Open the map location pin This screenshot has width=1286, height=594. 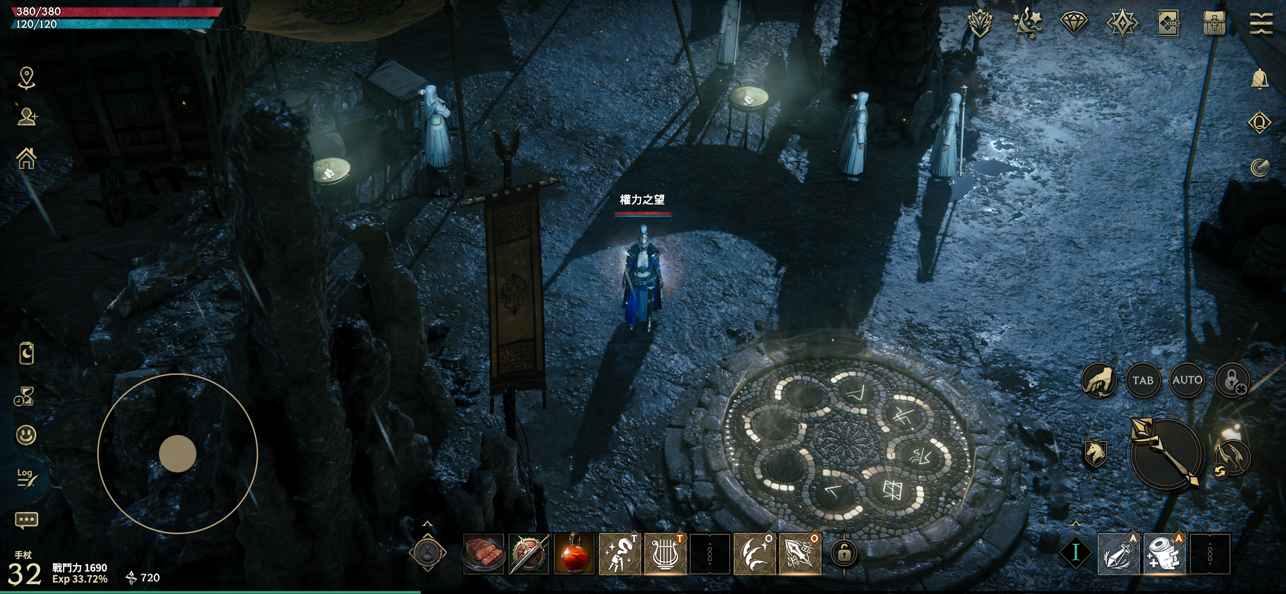[x=26, y=78]
